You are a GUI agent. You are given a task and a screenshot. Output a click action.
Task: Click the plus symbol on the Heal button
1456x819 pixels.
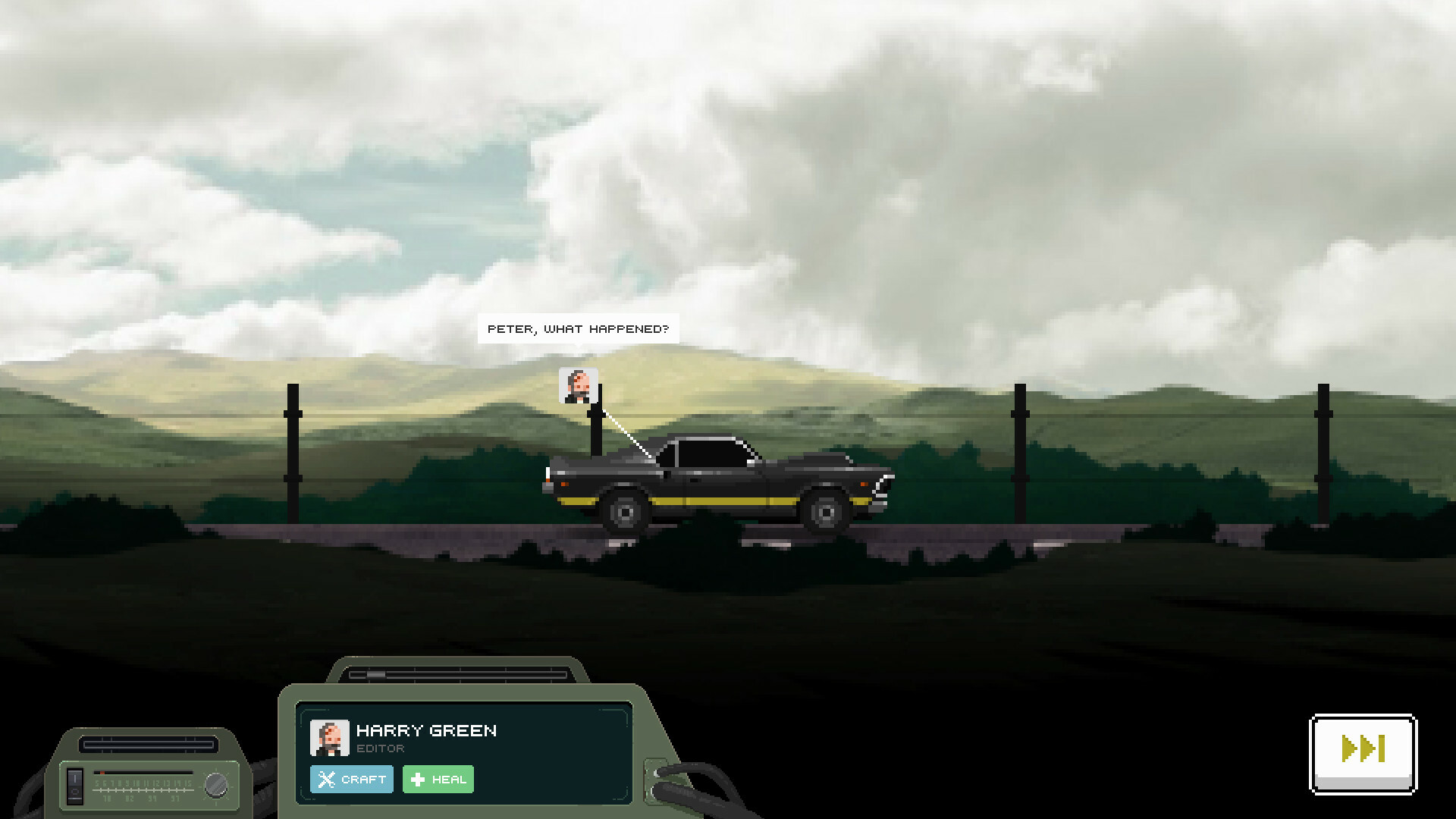point(418,779)
